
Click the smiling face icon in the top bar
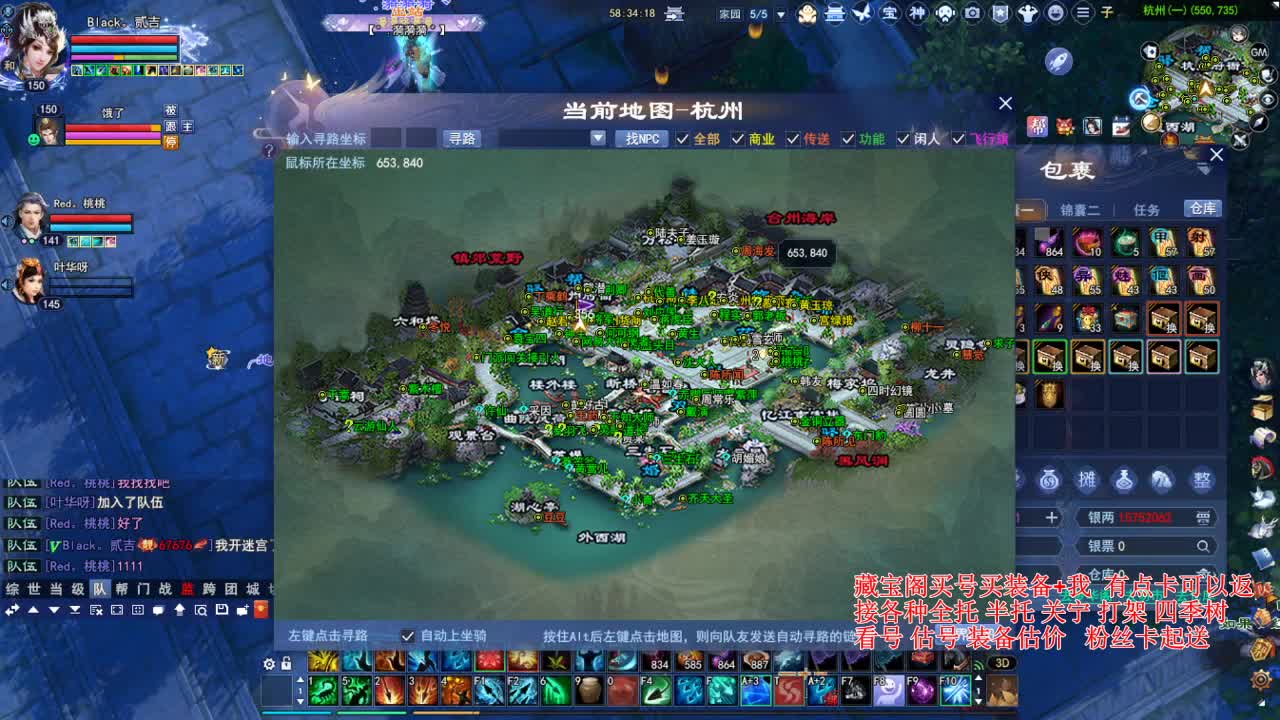click(x=1056, y=13)
